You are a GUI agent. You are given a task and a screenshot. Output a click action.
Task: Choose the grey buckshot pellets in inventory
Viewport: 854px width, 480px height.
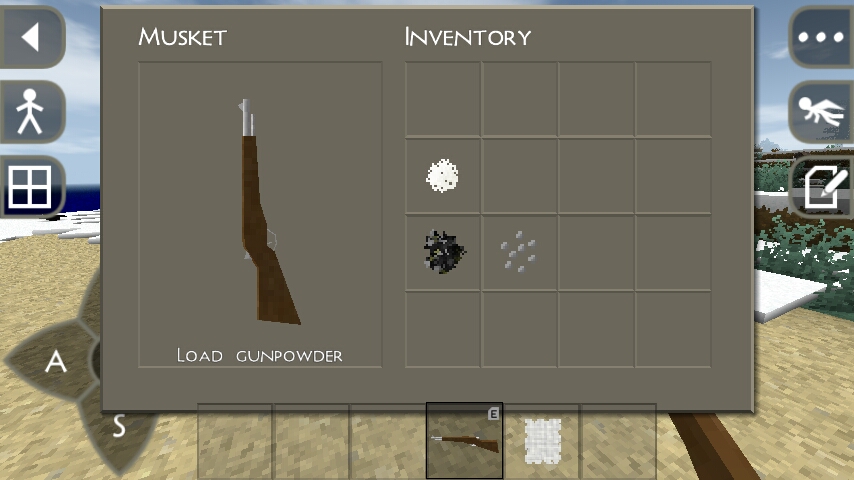point(519,252)
